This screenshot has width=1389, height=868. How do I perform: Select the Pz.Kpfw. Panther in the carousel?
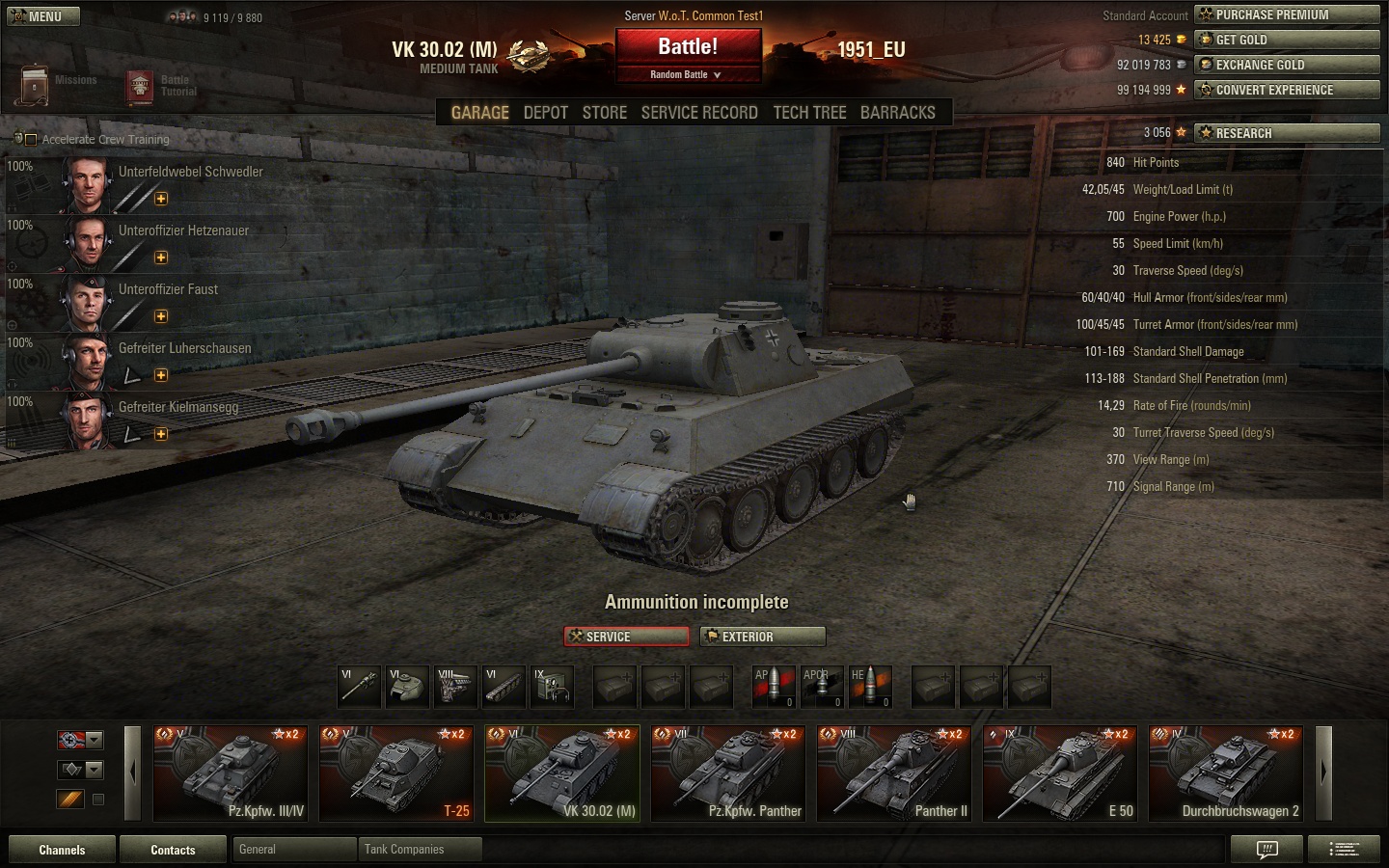click(727, 773)
